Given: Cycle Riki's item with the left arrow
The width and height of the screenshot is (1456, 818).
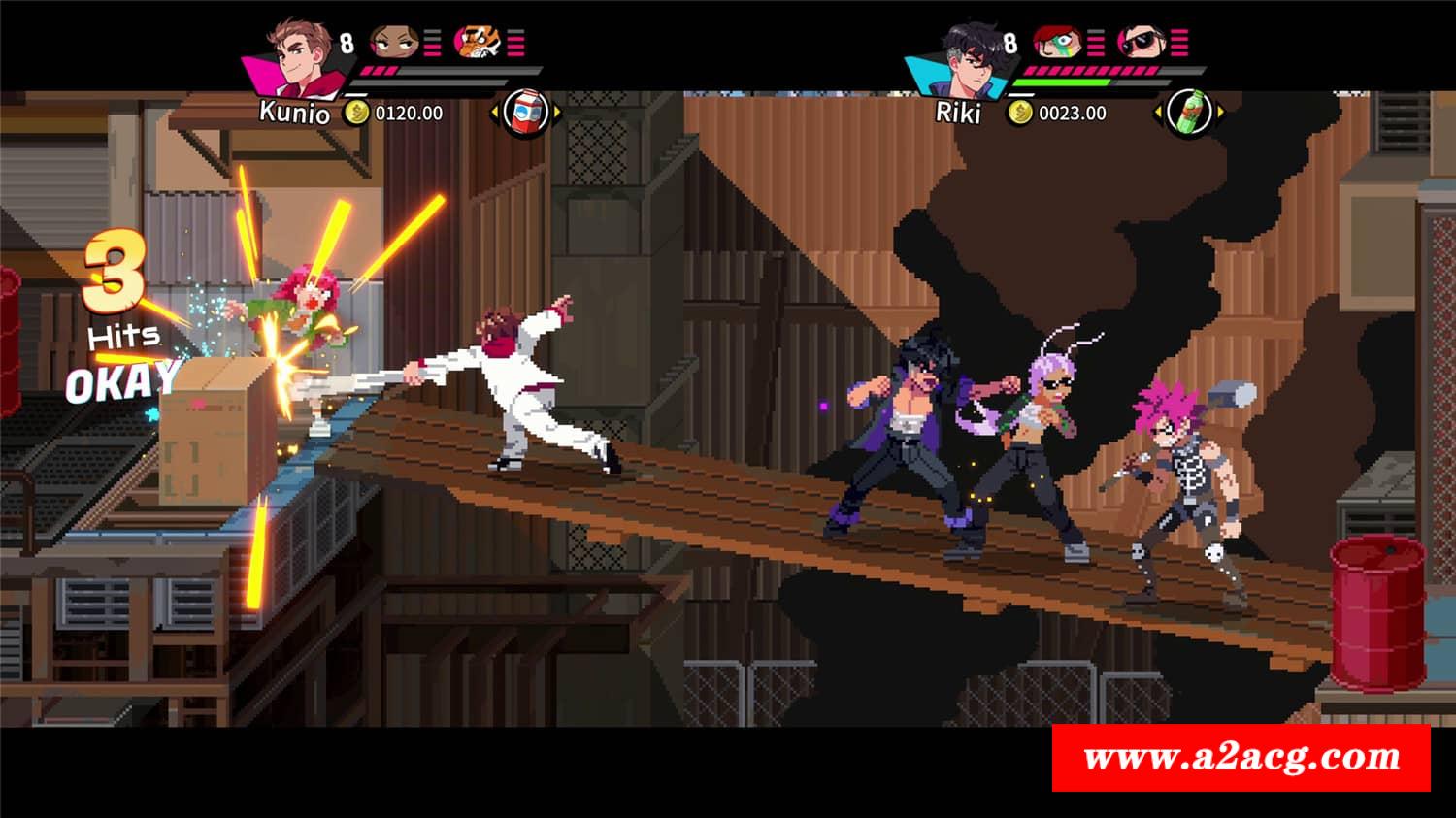Looking at the screenshot, I should tap(1157, 113).
